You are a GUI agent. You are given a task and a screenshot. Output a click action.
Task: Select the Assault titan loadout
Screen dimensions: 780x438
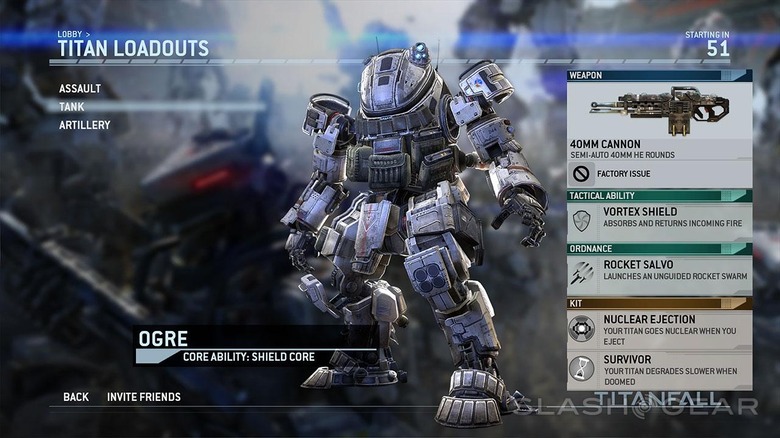pos(80,89)
